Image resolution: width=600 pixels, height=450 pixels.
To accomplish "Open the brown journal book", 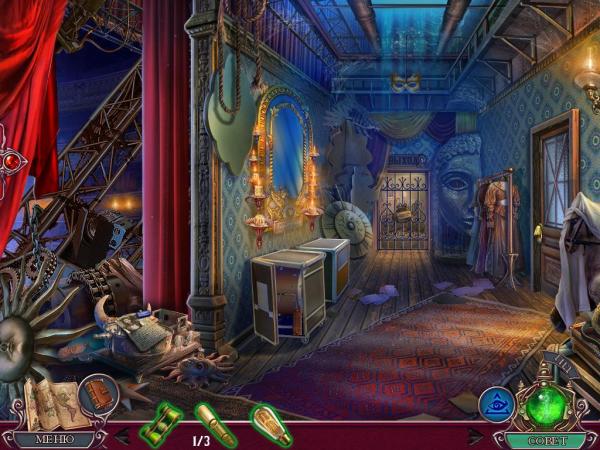I will [98, 391].
